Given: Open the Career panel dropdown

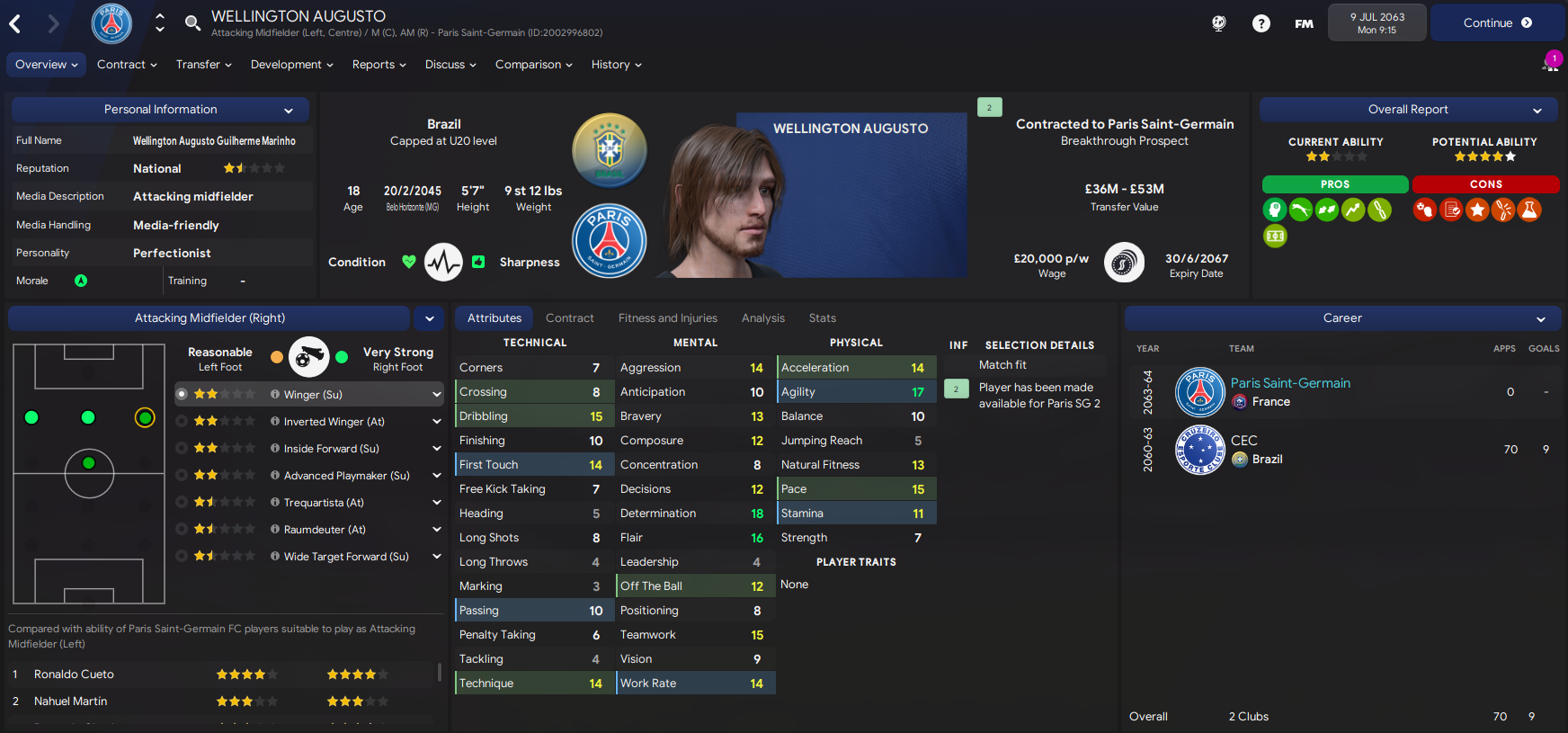Looking at the screenshot, I should point(1541,319).
